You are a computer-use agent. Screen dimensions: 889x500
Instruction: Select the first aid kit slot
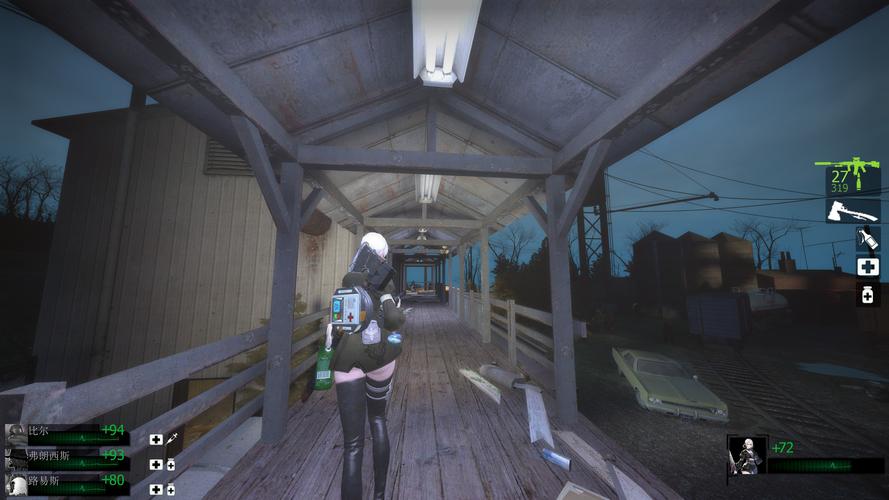click(x=867, y=266)
